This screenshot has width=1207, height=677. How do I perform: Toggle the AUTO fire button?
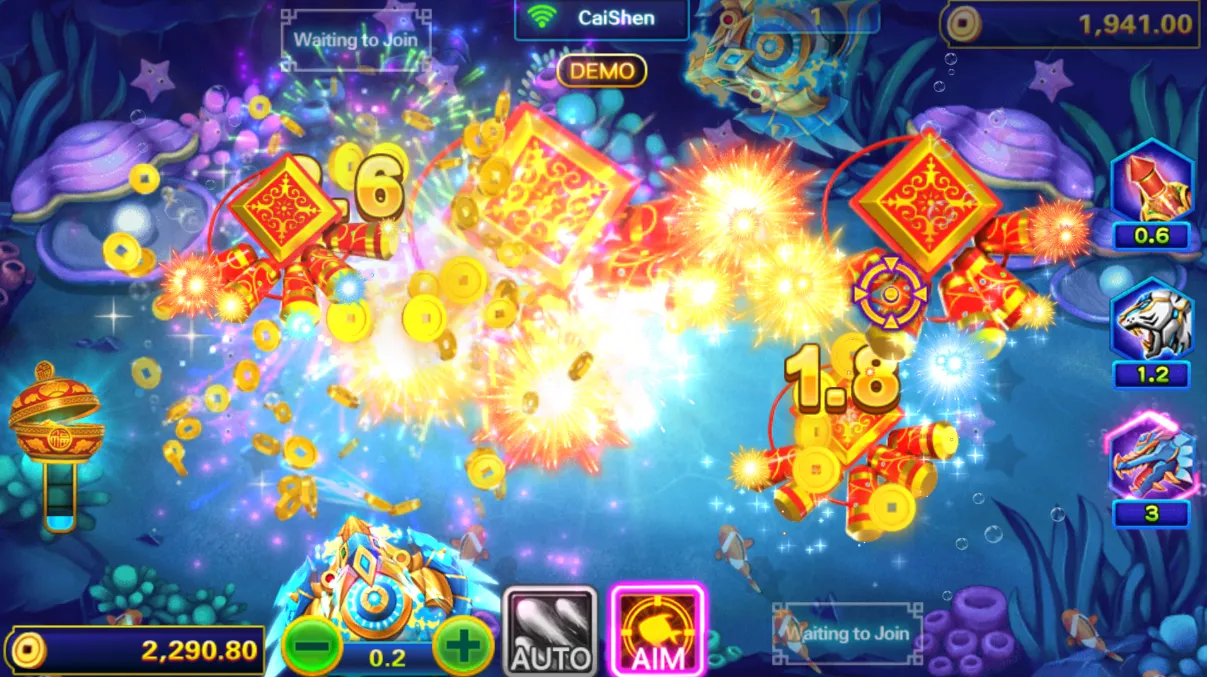pos(550,631)
